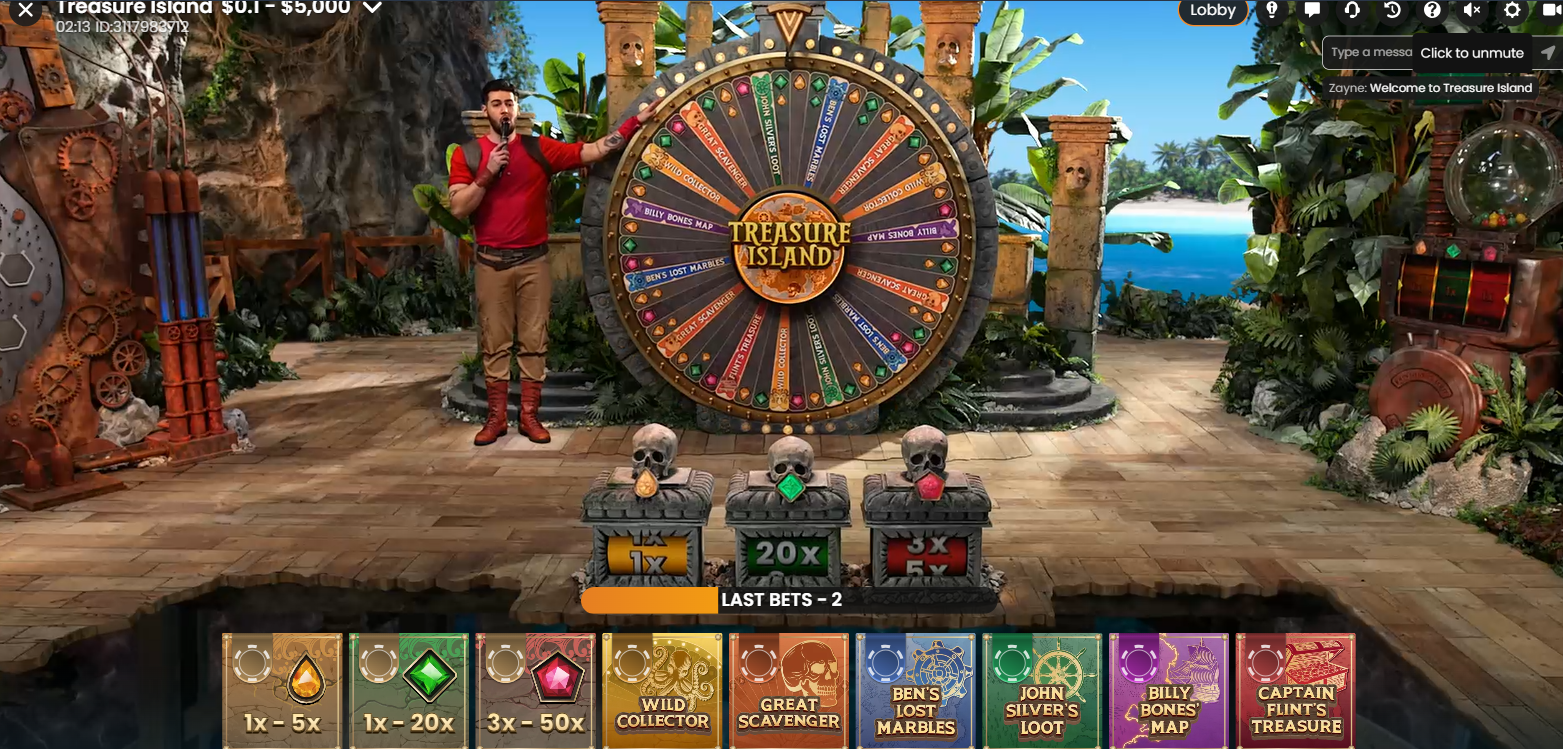1563x749 pixels.
Task: Bet on John Silver's Loot
Action: 1041,688
